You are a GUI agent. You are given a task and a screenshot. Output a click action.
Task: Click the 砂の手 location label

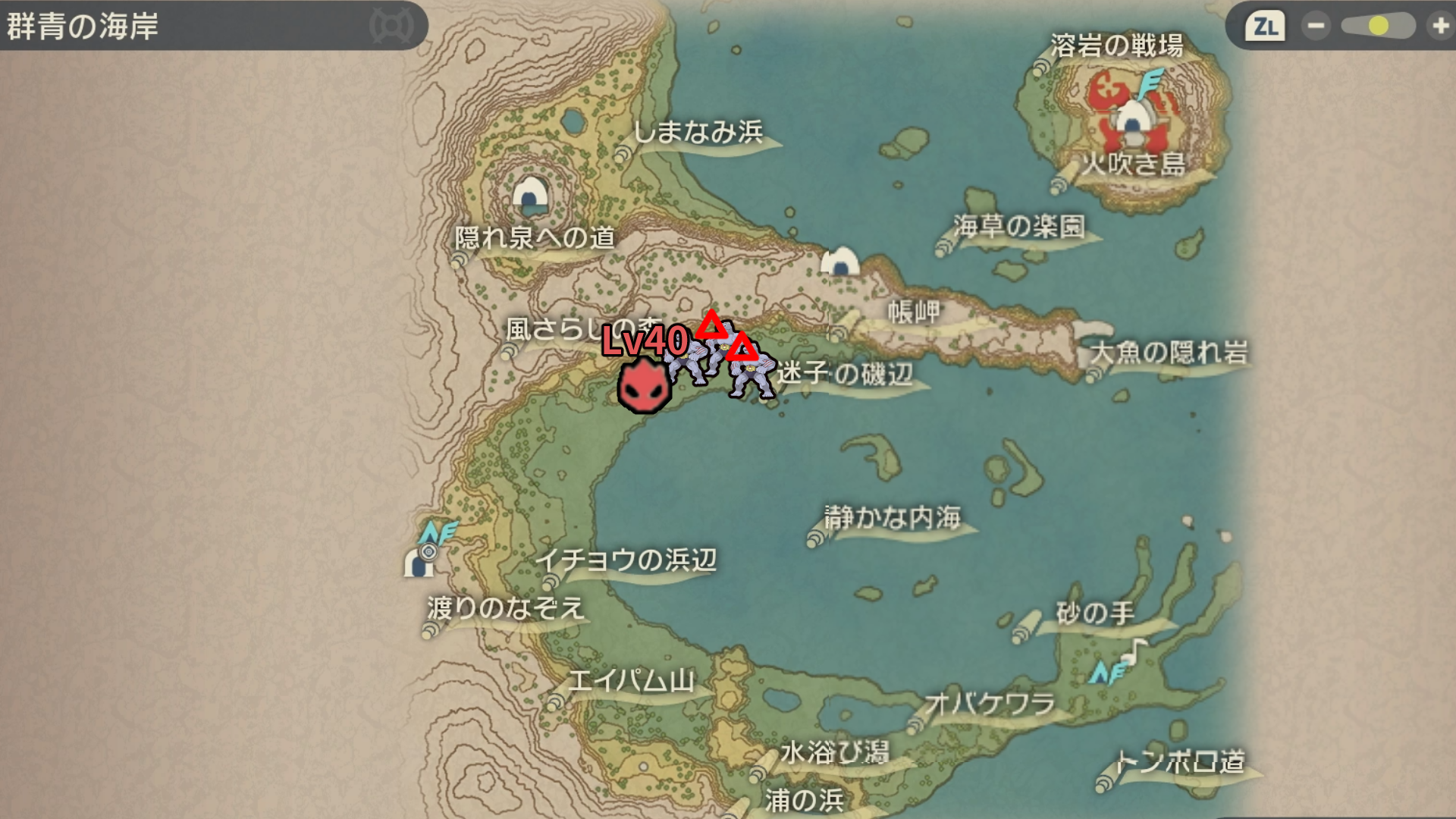click(x=1095, y=613)
